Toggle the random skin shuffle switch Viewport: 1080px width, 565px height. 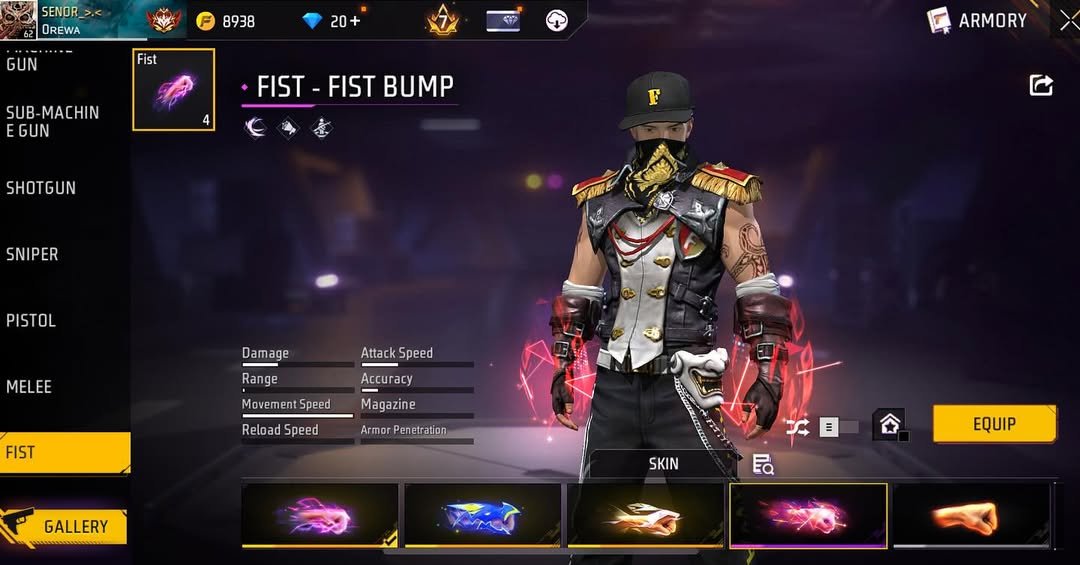pos(827,427)
